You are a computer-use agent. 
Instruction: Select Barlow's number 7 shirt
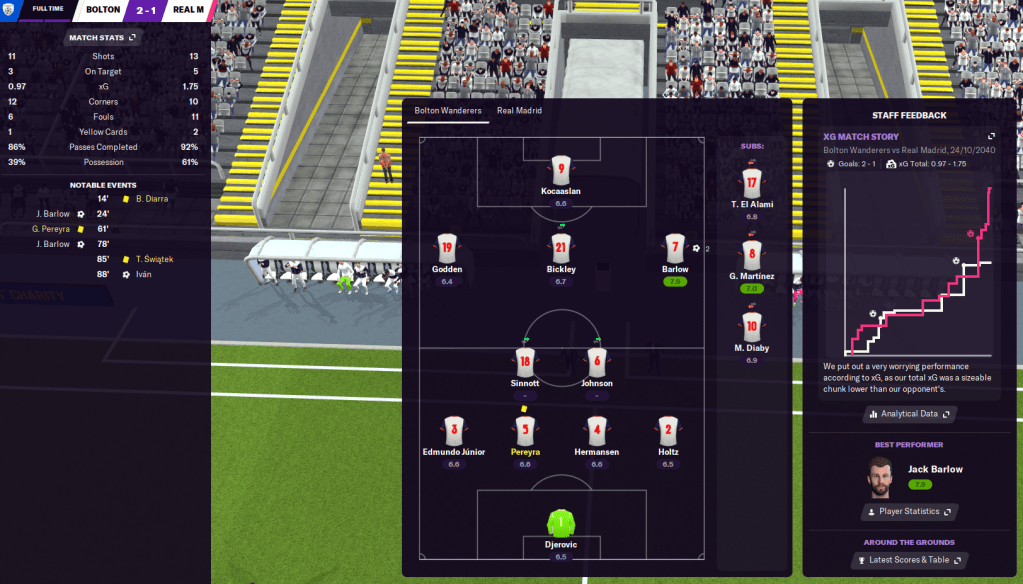tap(675, 249)
